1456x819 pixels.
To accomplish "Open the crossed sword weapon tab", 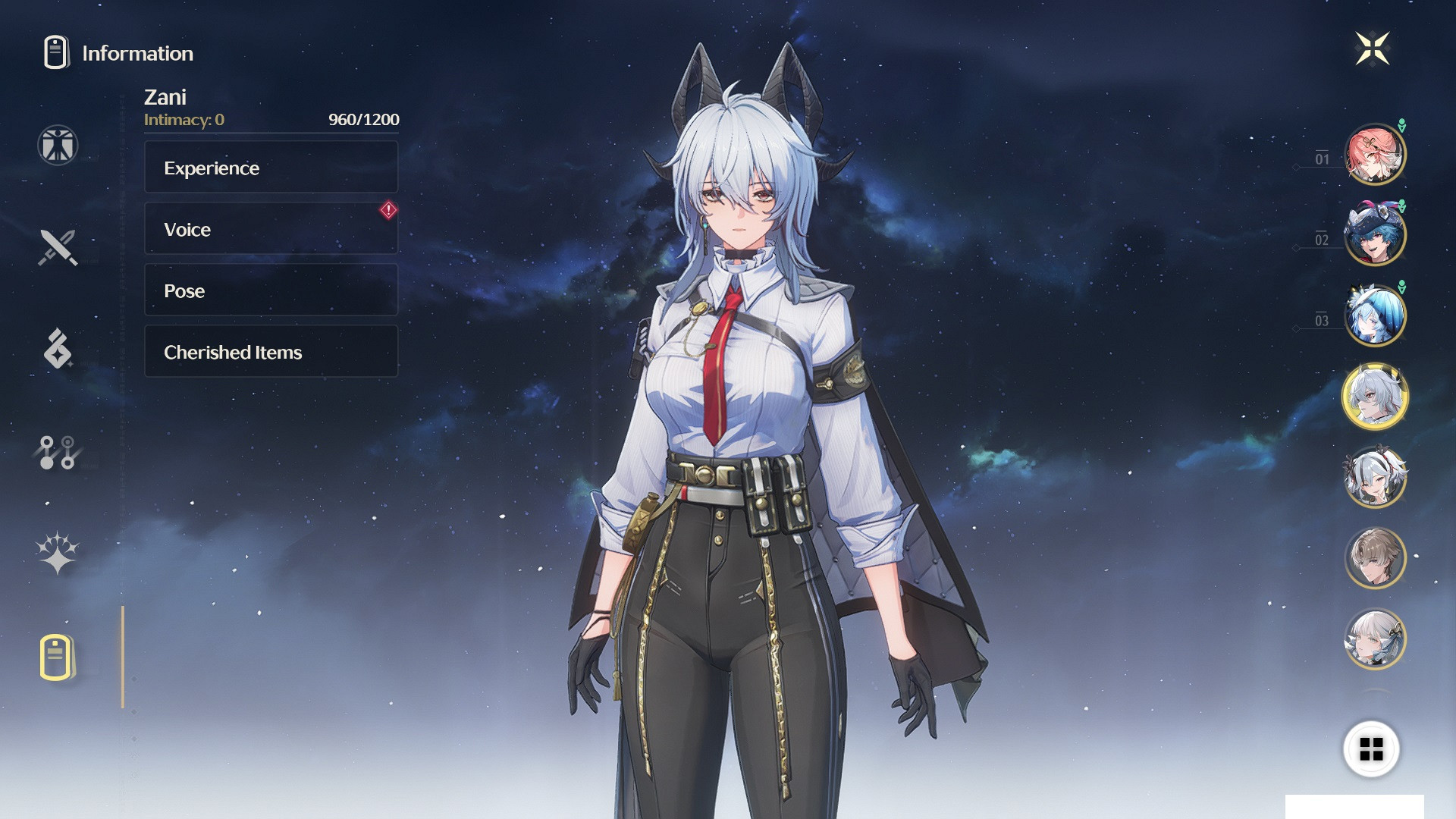I will tap(58, 247).
